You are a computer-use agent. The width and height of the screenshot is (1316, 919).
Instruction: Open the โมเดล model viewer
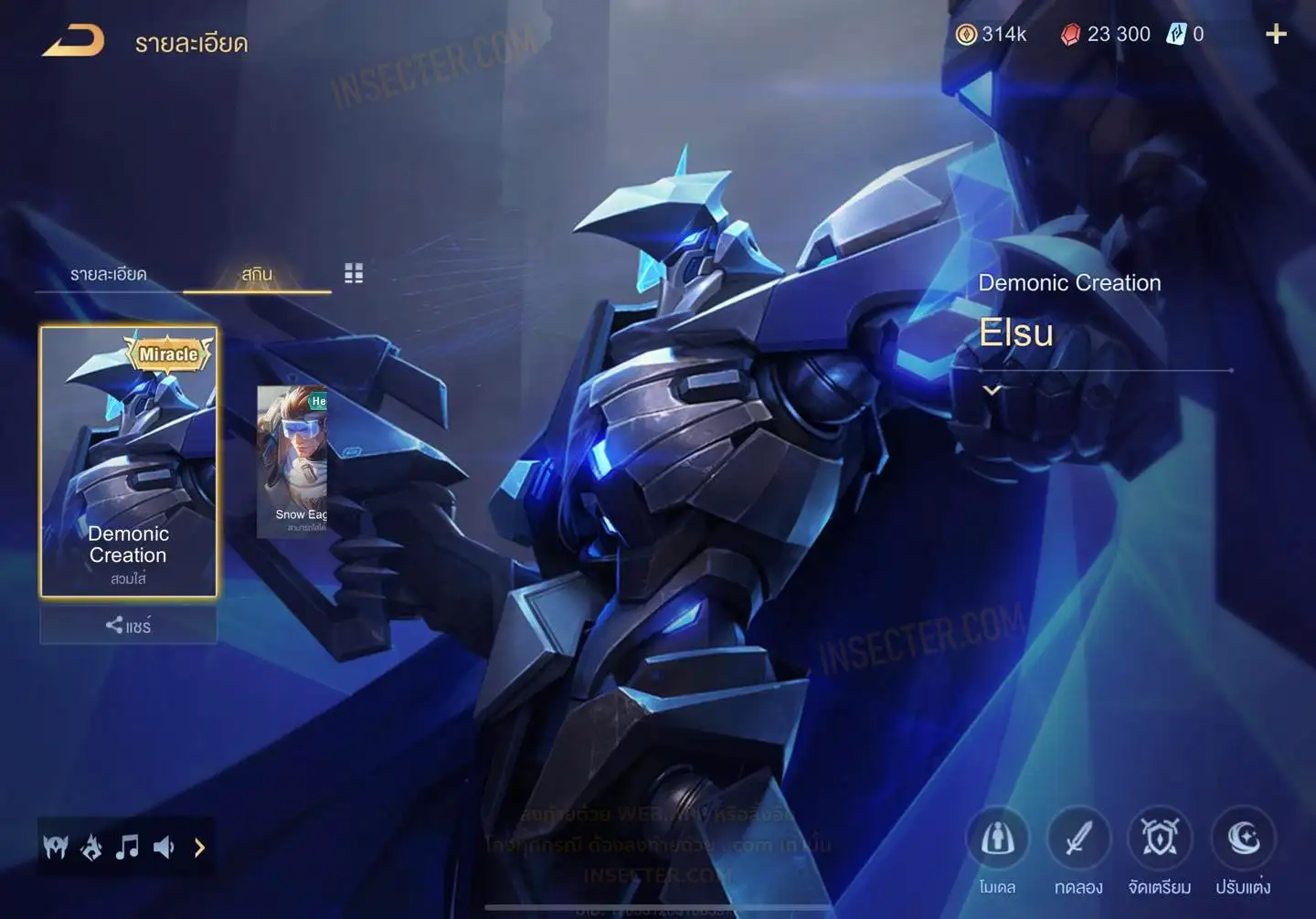point(997,840)
